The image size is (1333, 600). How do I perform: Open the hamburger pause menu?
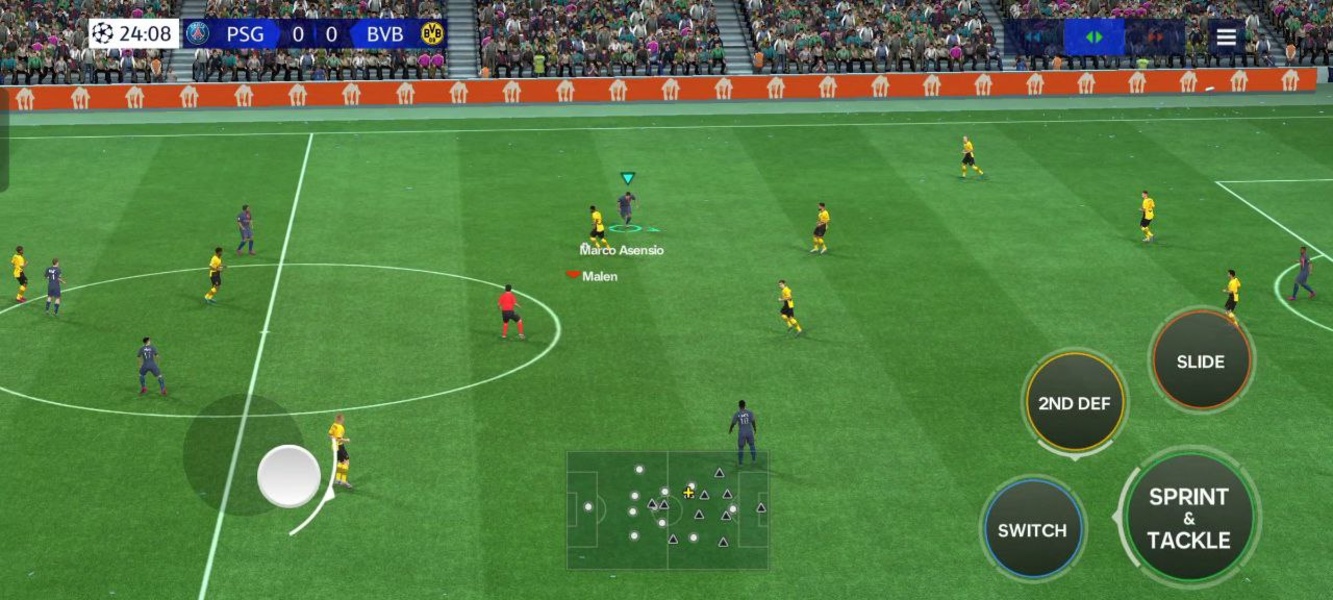coord(1226,37)
